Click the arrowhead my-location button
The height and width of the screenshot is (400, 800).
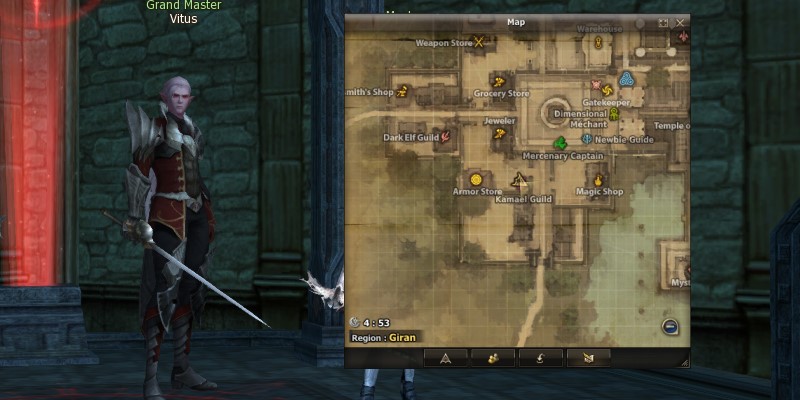446,357
